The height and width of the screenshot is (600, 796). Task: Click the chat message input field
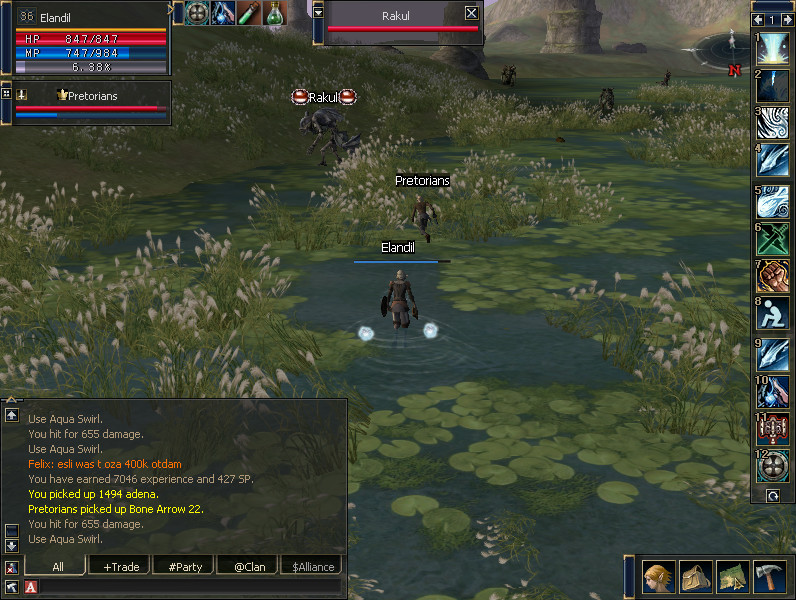click(x=185, y=587)
